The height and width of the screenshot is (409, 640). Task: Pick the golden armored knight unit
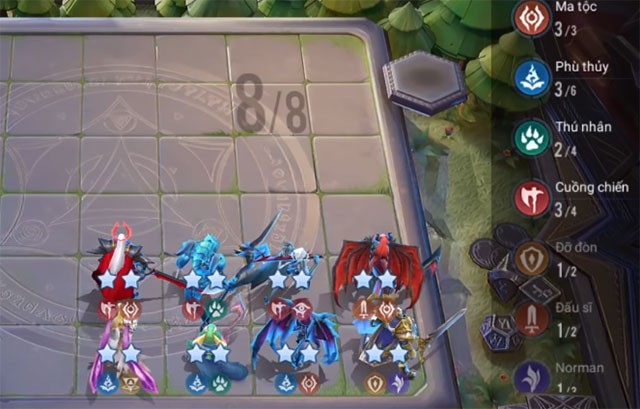click(x=390, y=340)
